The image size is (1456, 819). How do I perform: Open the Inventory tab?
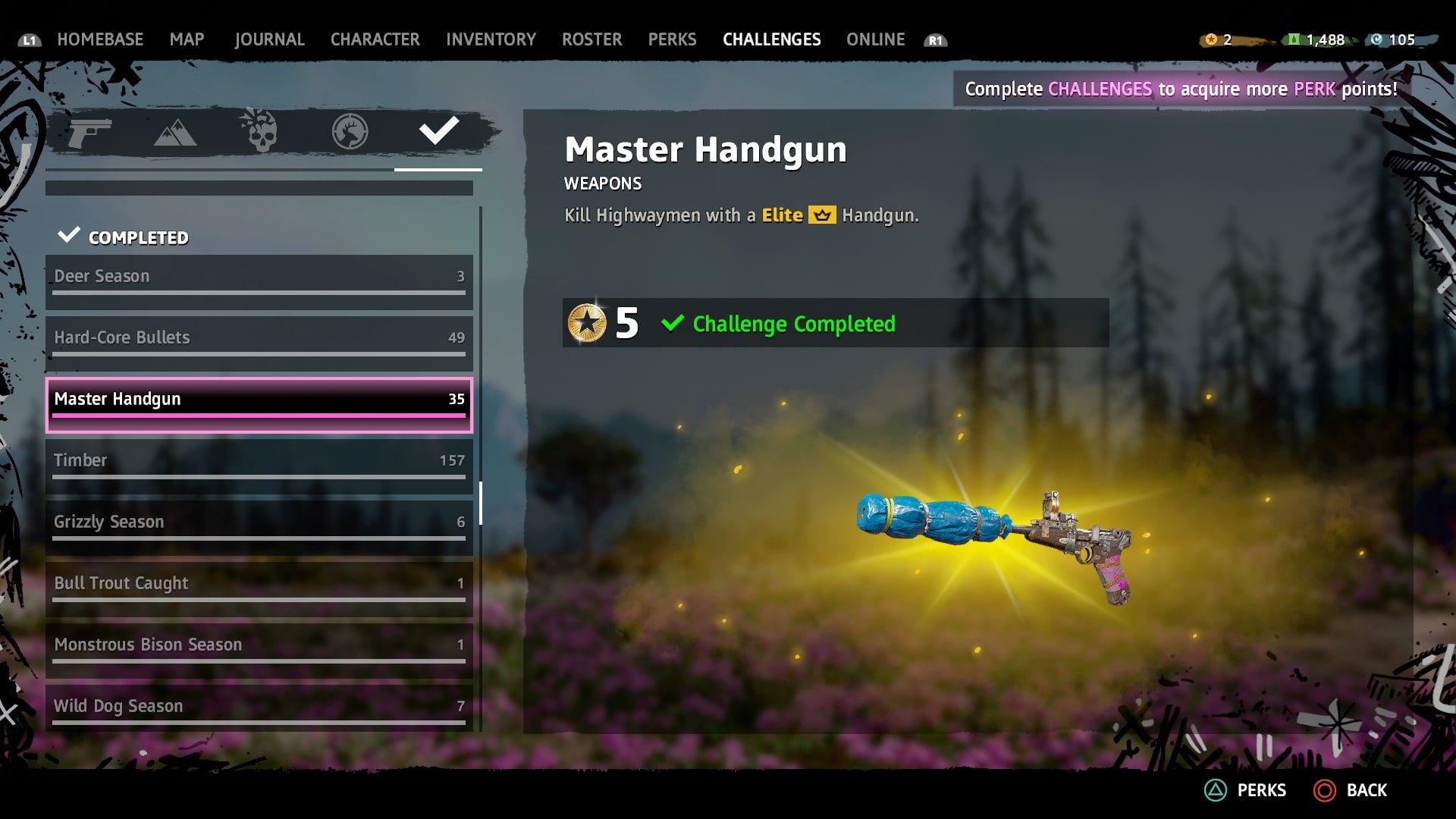(491, 39)
